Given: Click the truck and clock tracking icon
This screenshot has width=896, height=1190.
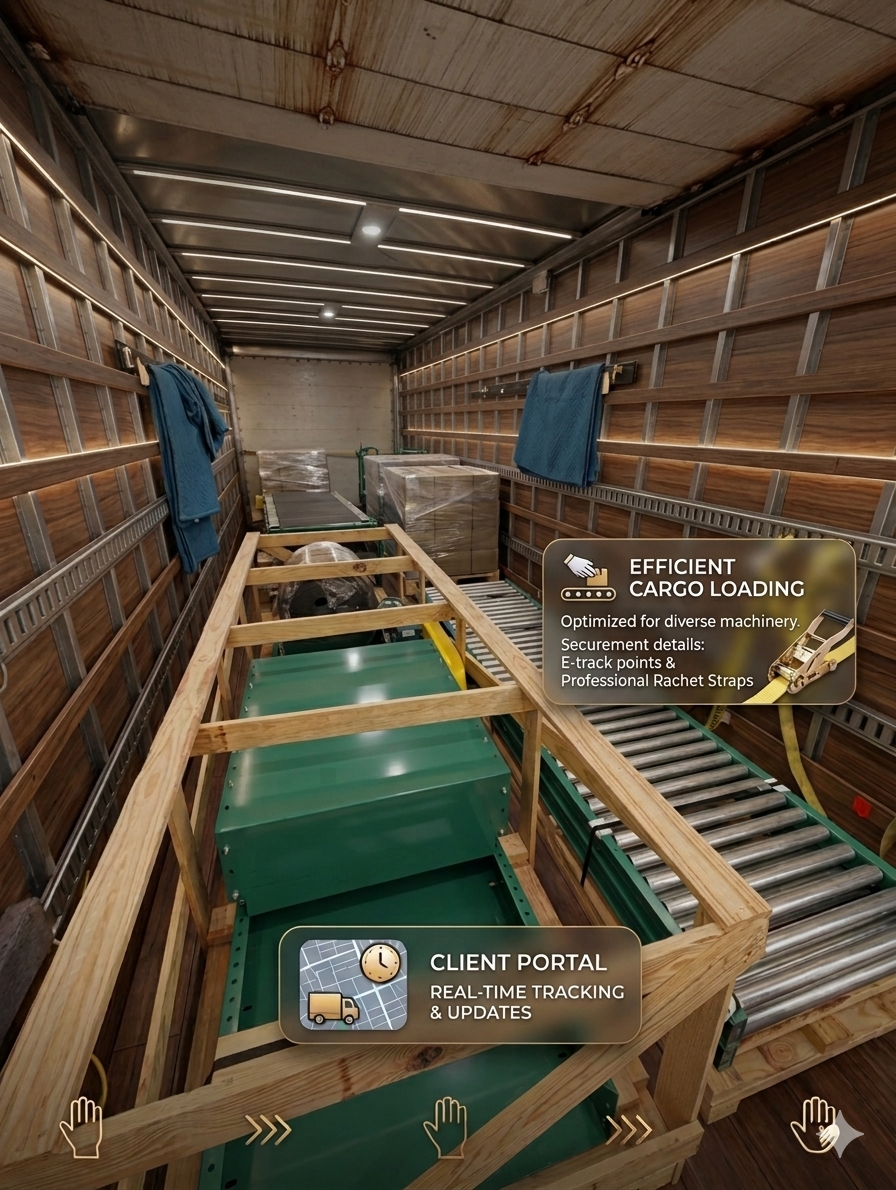Looking at the screenshot, I should tap(353, 985).
